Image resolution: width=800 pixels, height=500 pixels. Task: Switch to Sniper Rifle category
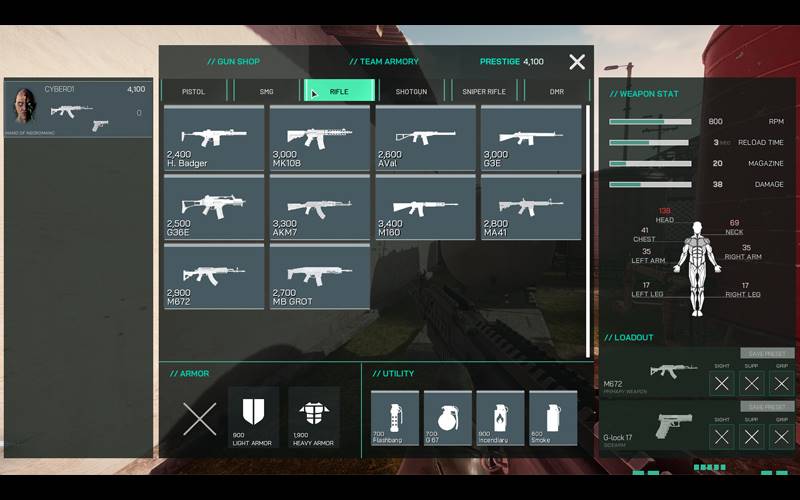point(484,91)
